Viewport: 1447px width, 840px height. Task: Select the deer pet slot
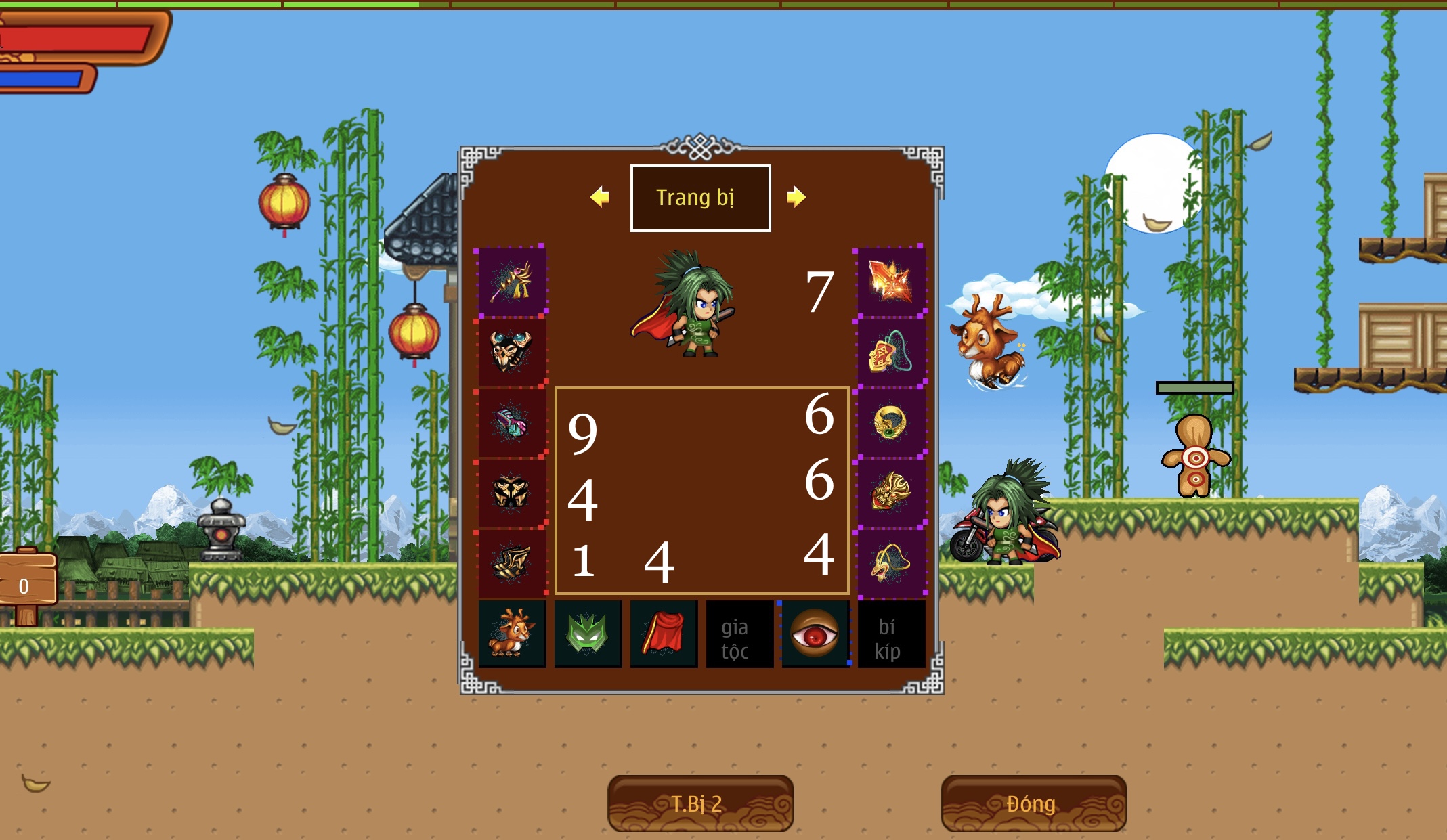(x=512, y=634)
